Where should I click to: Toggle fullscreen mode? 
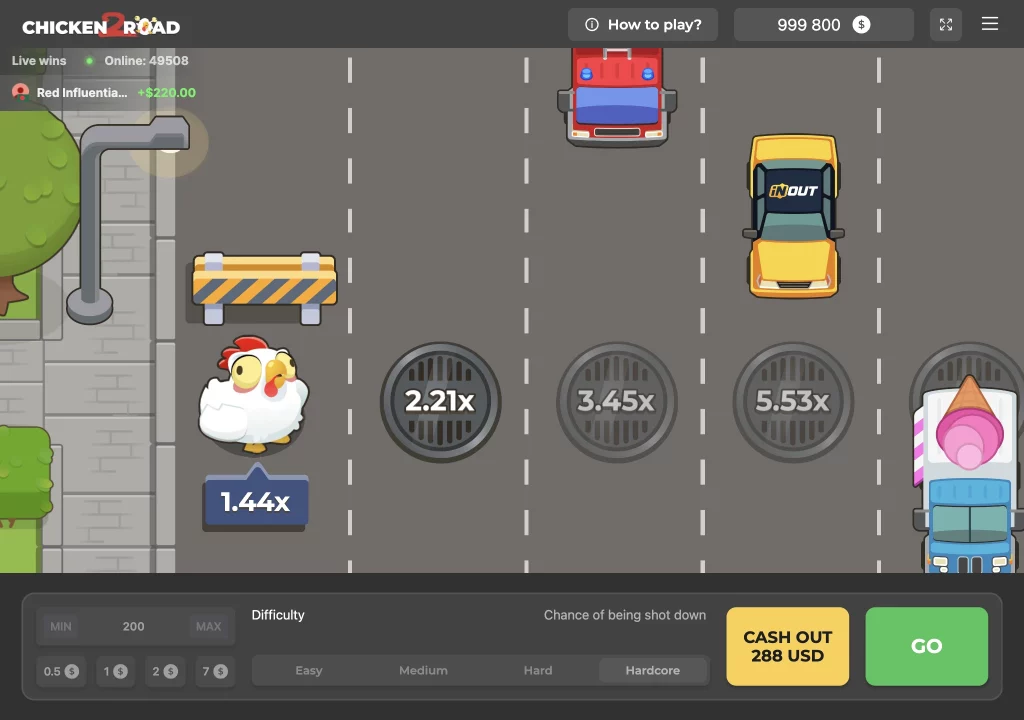click(x=945, y=25)
